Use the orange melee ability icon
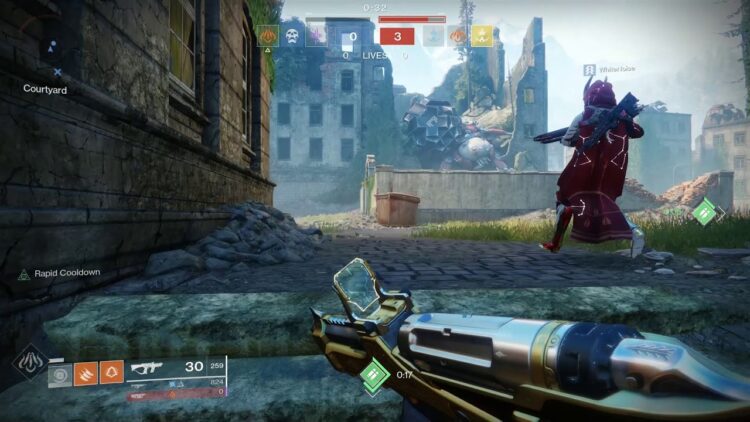The image size is (750, 422). (86, 374)
